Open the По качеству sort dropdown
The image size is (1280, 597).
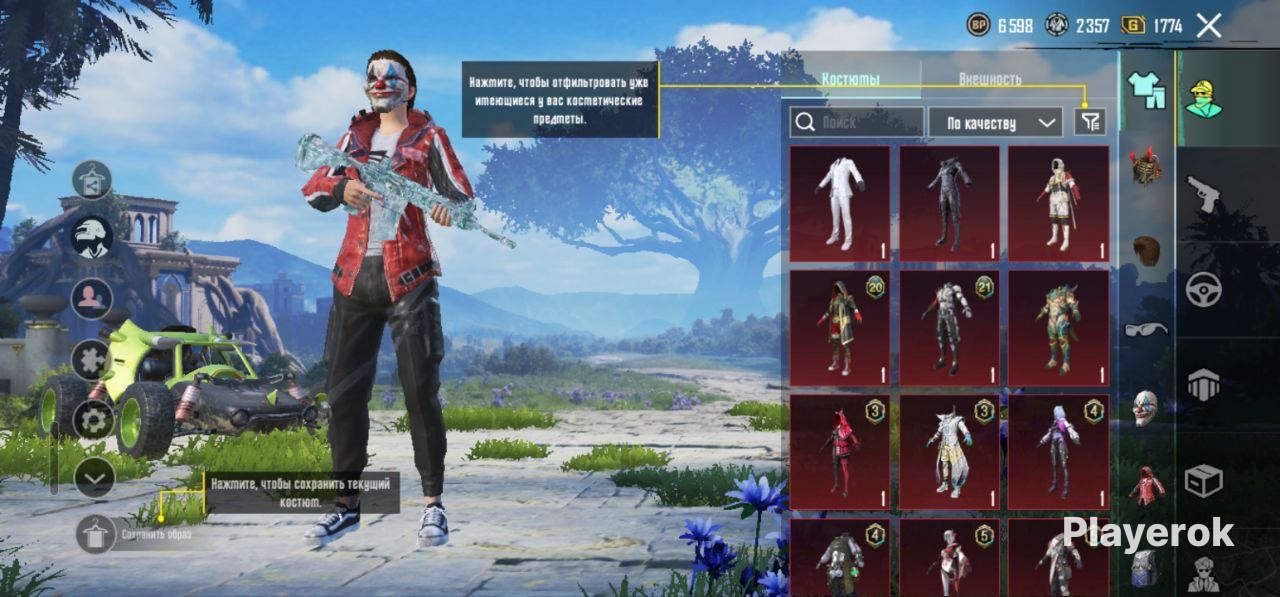995,122
